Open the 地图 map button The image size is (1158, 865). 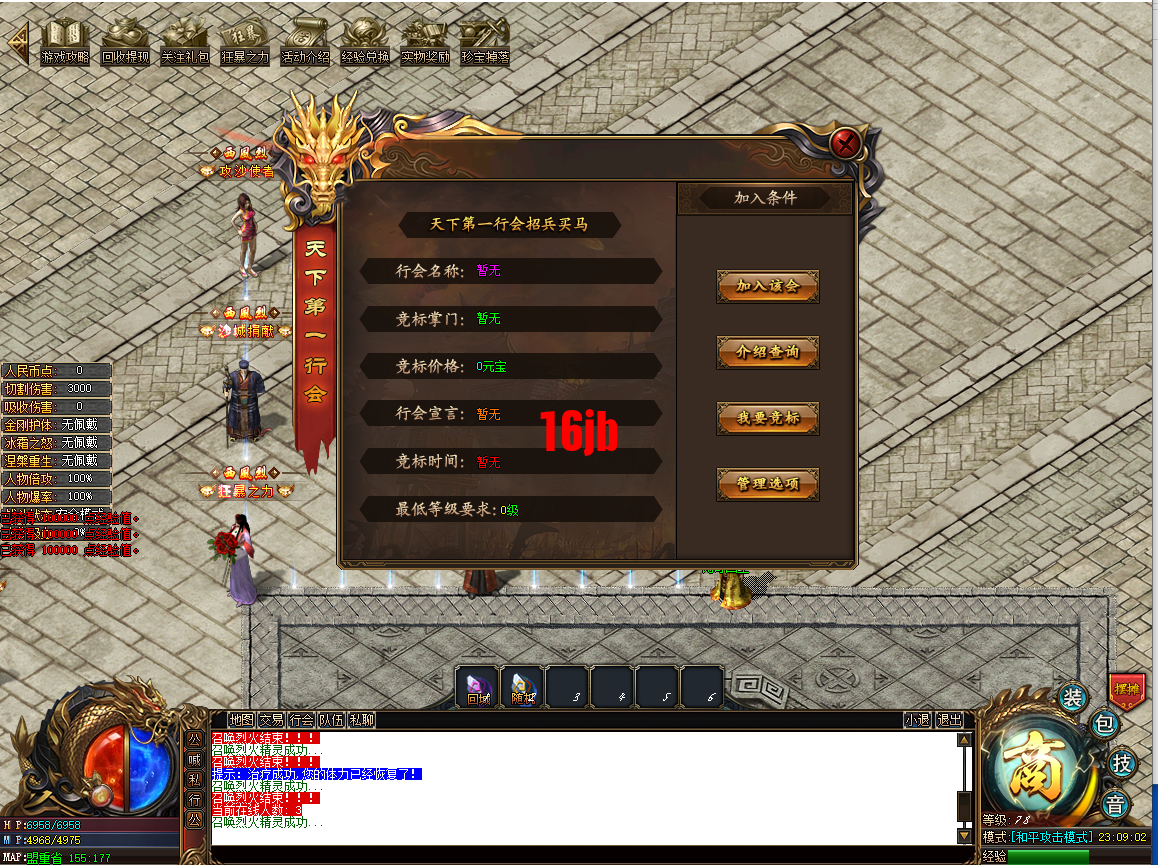point(241,719)
